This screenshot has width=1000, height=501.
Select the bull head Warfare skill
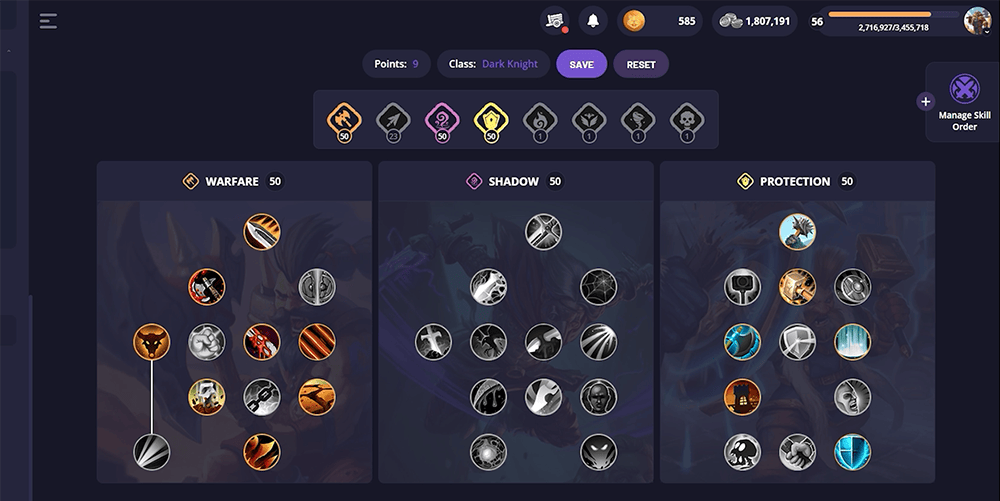click(x=152, y=342)
